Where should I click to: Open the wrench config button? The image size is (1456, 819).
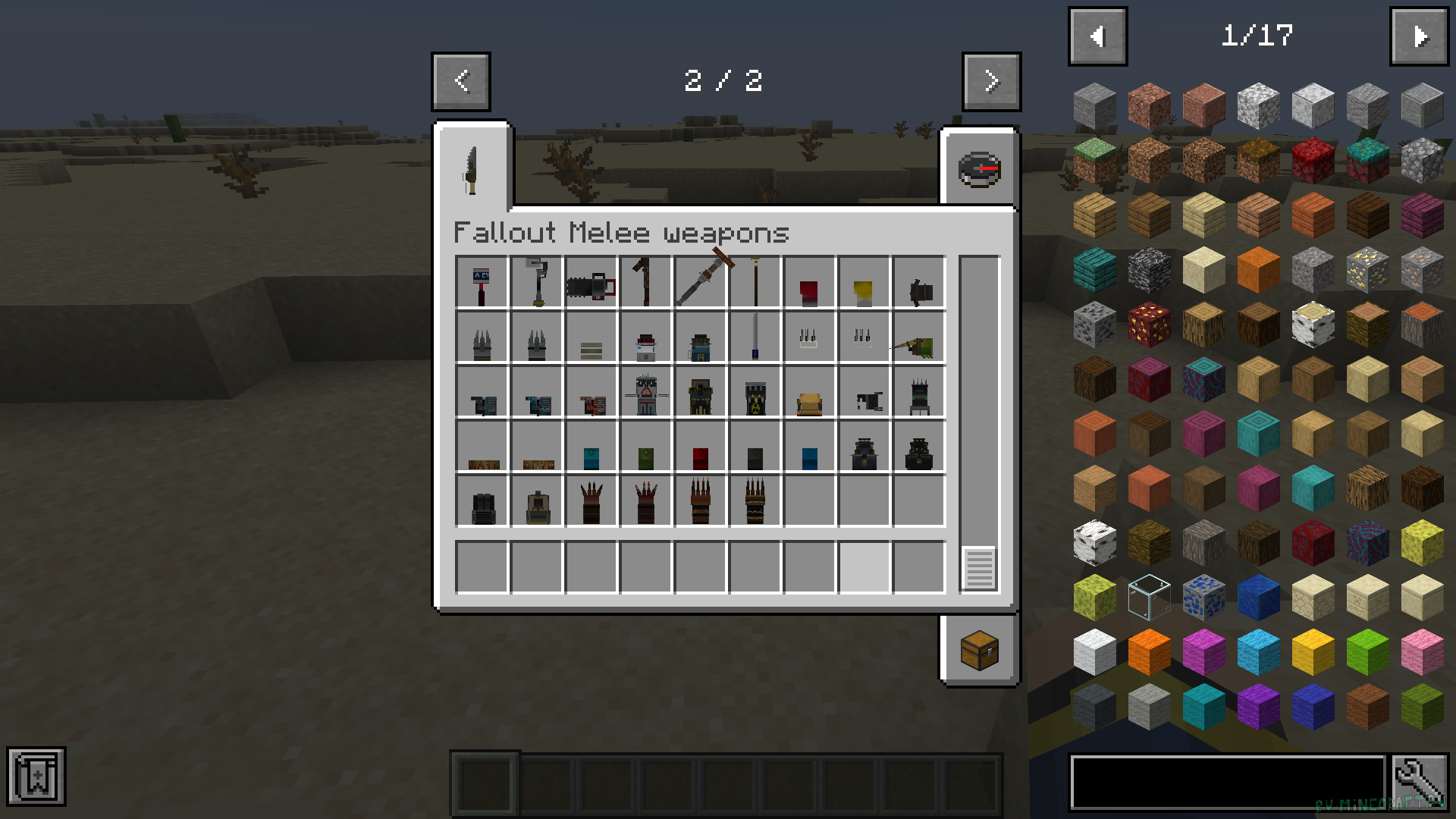pyautogui.click(x=1420, y=782)
